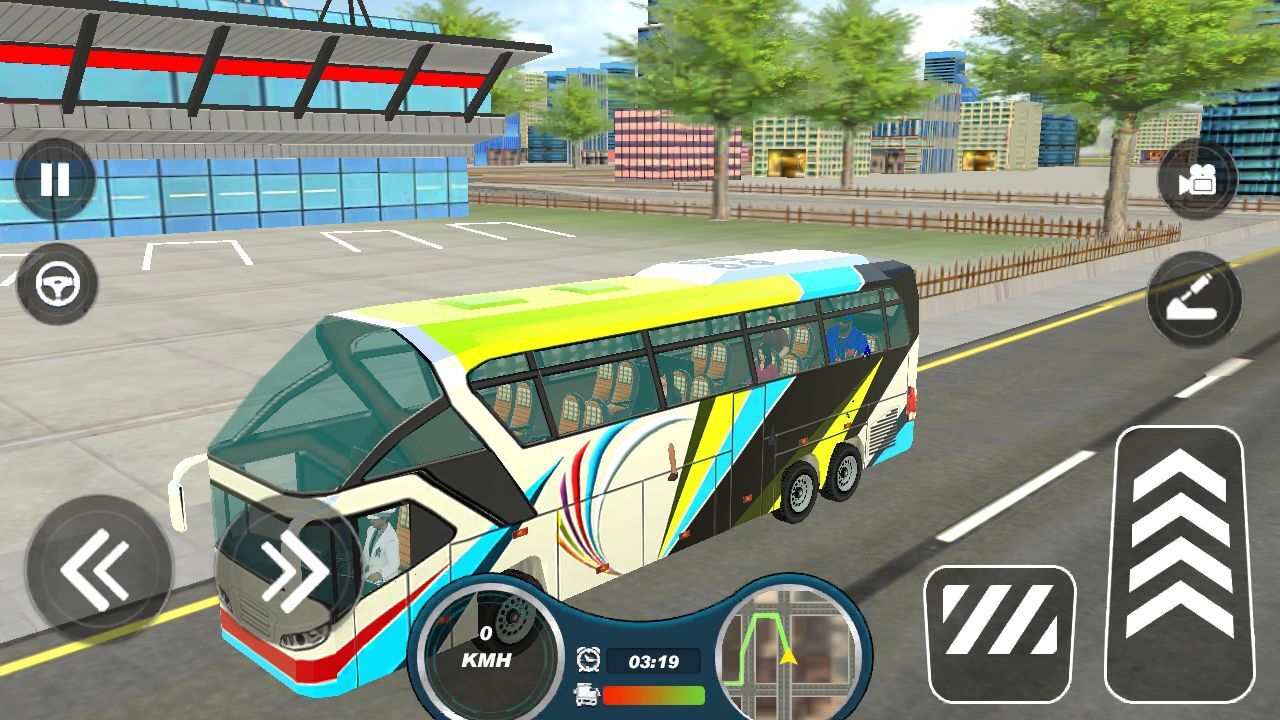Tap the steering wheel control mode icon
The height and width of the screenshot is (720, 1280).
(57, 285)
